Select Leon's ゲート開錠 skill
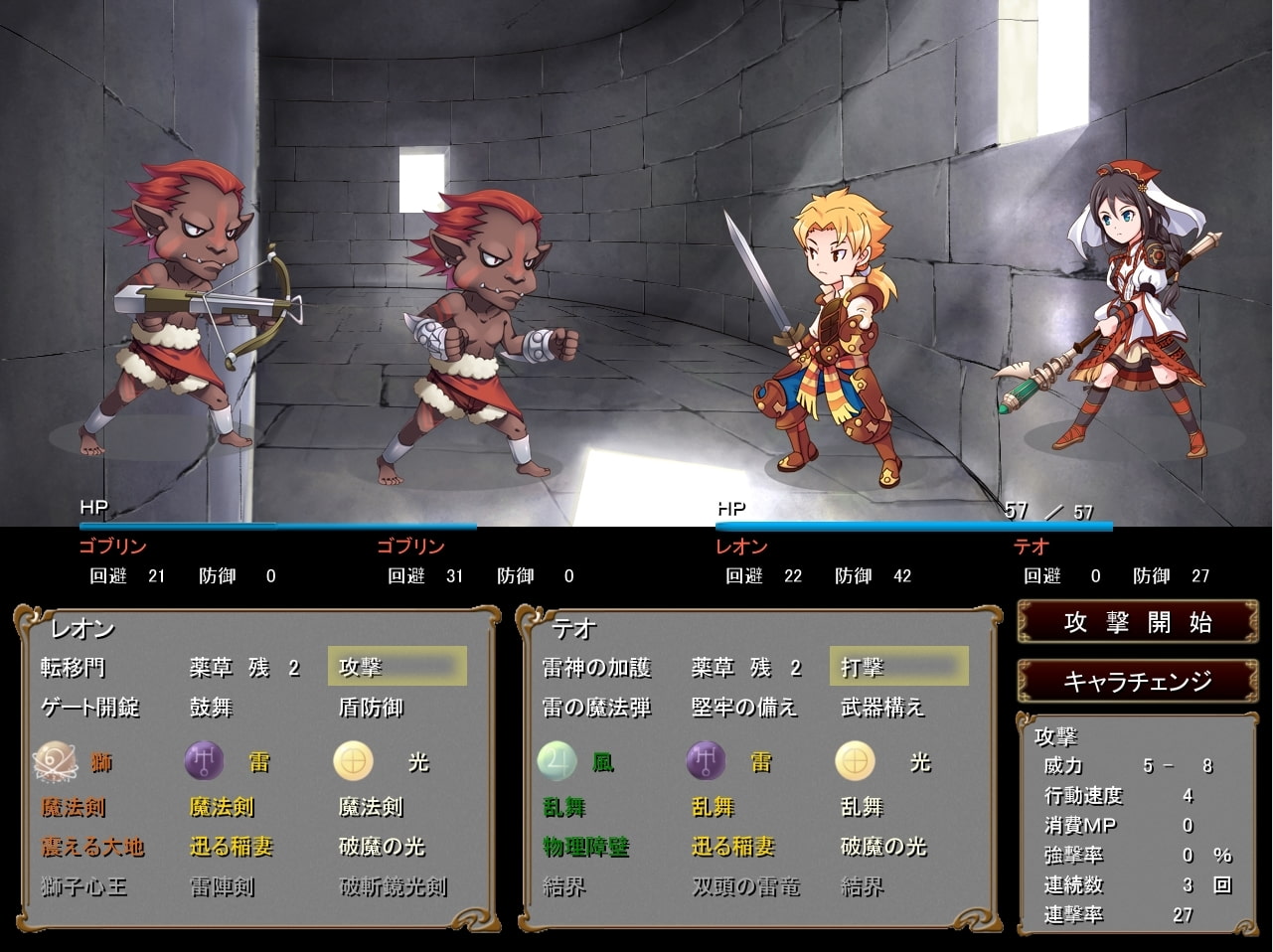The height and width of the screenshot is (952, 1273). coord(90,708)
